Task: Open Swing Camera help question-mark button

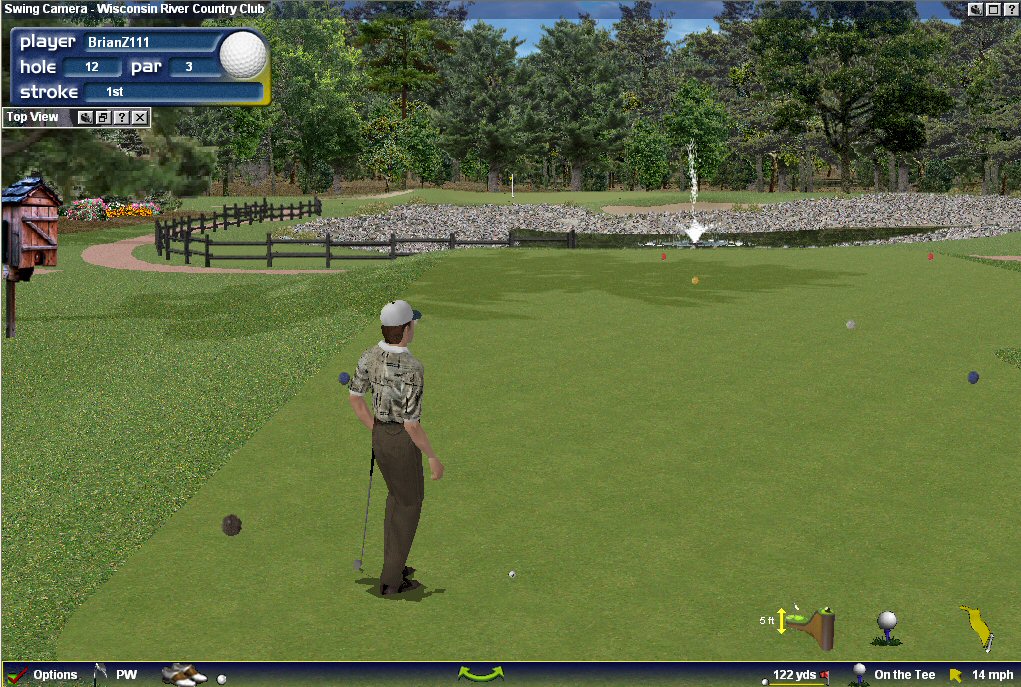Action: click(x=1010, y=8)
